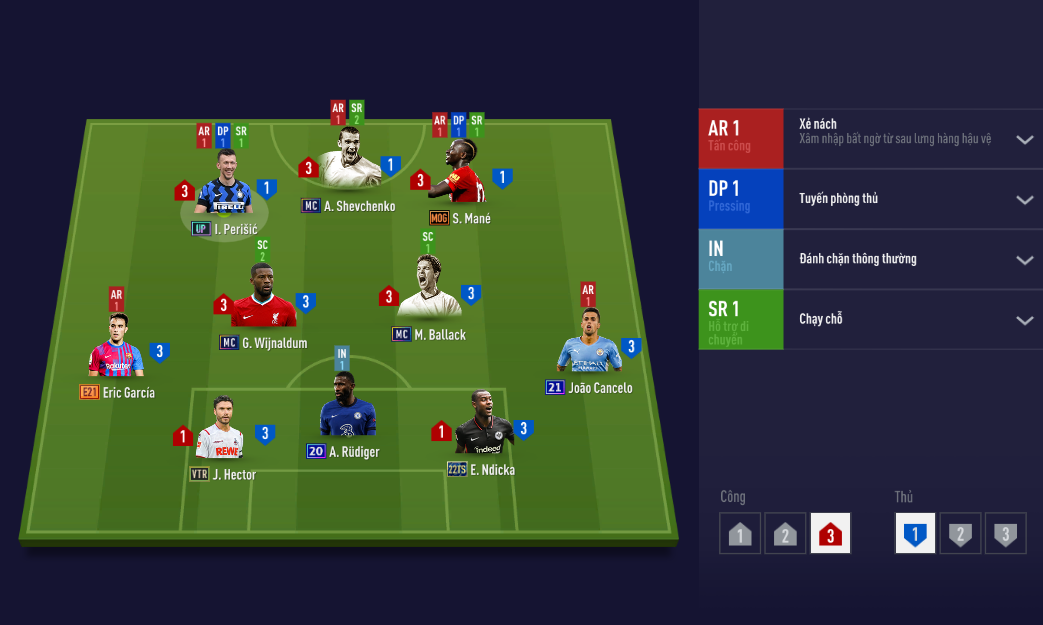Pick Eric Garcia on the left flank

116,349
